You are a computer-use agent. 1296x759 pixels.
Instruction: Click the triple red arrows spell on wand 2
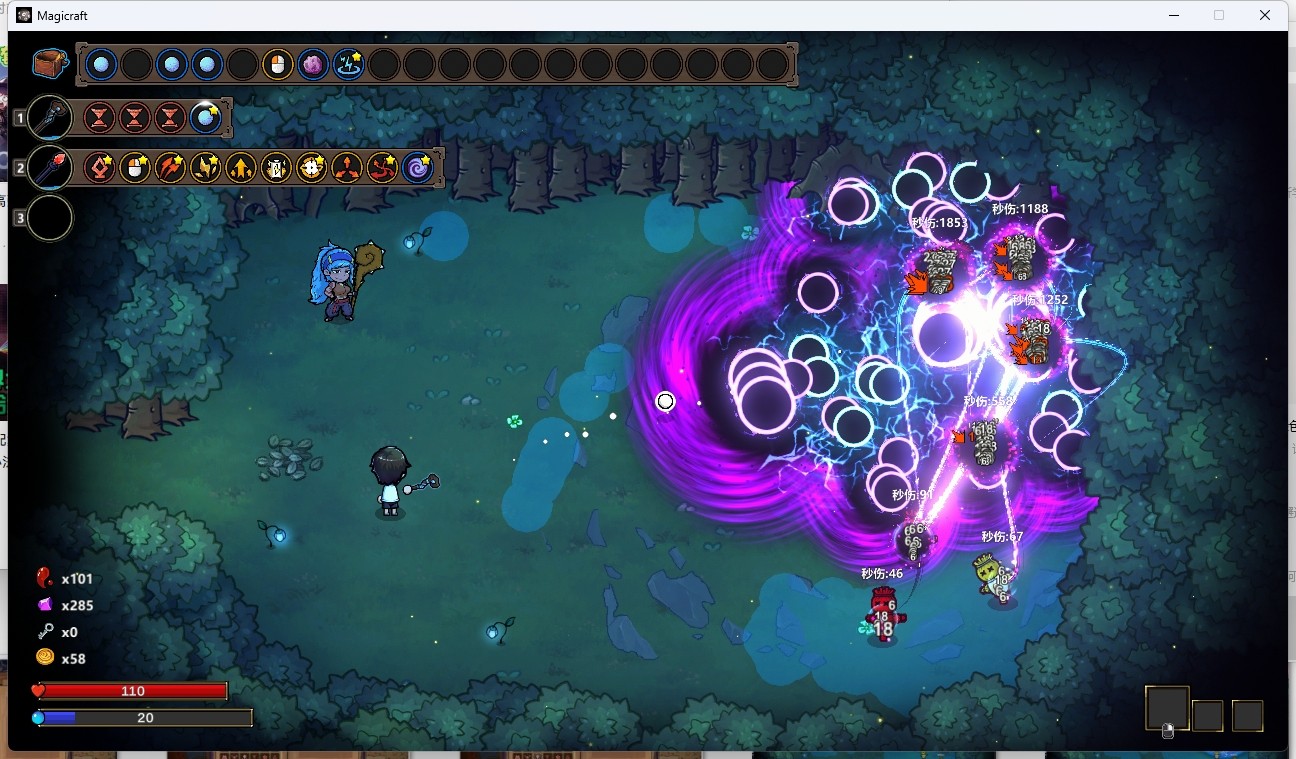(170, 167)
